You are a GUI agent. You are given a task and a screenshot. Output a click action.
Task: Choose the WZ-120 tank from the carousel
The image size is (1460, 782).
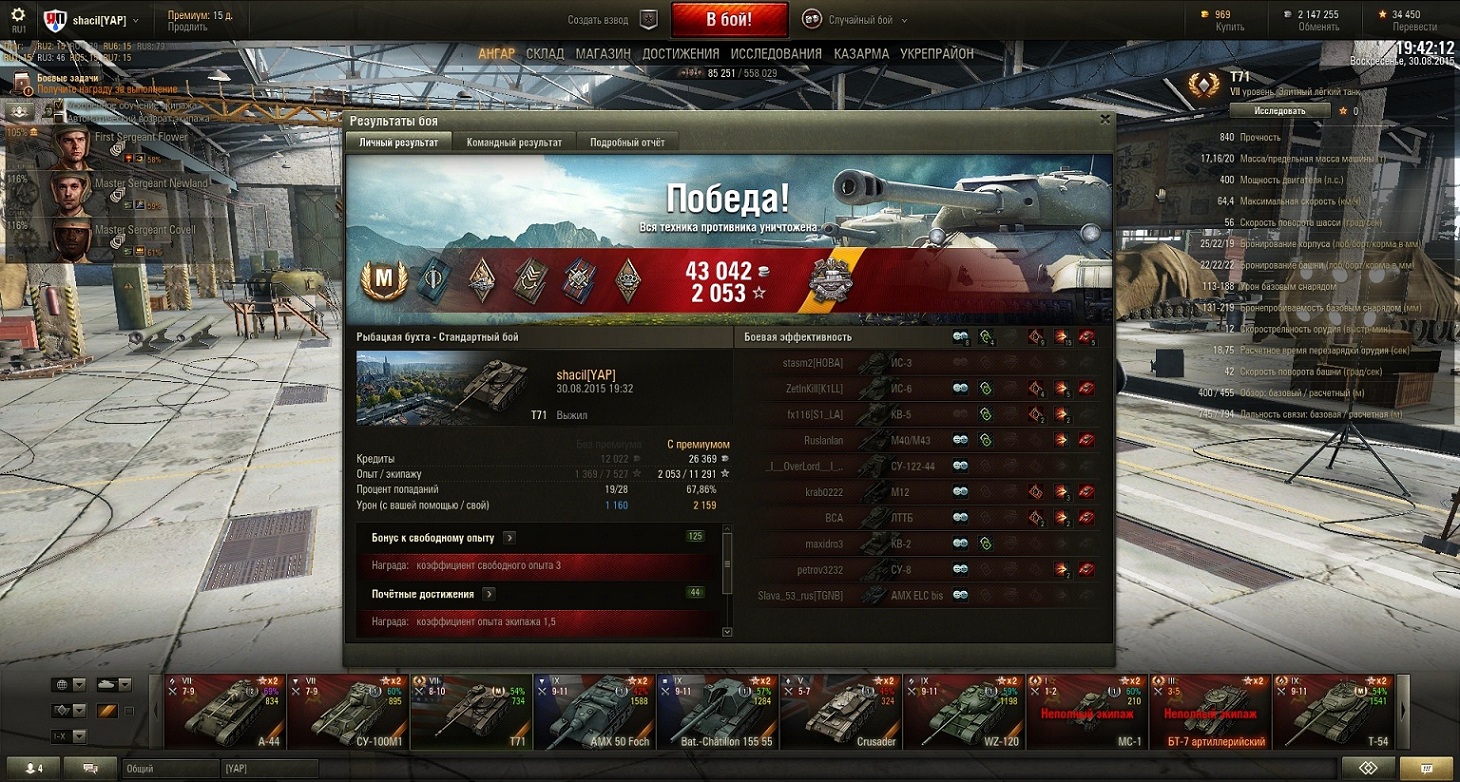point(963,712)
